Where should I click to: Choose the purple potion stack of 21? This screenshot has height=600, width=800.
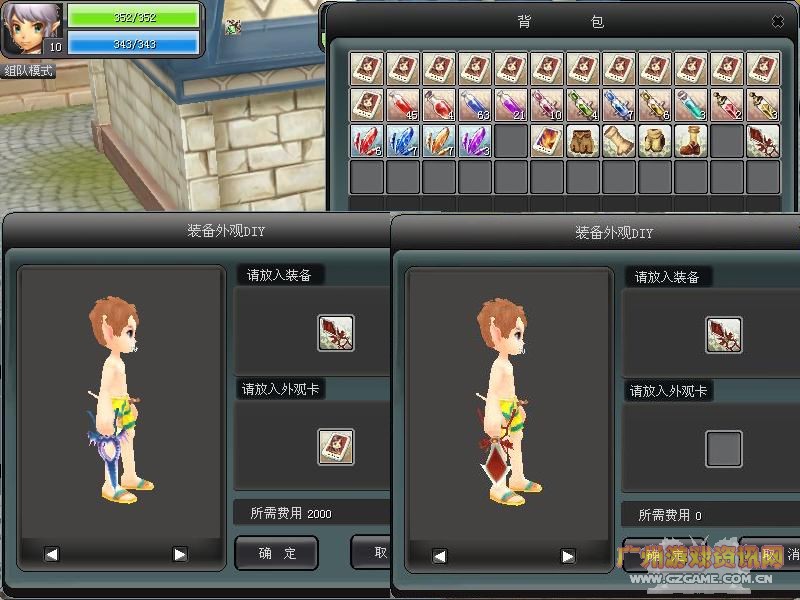[511, 105]
